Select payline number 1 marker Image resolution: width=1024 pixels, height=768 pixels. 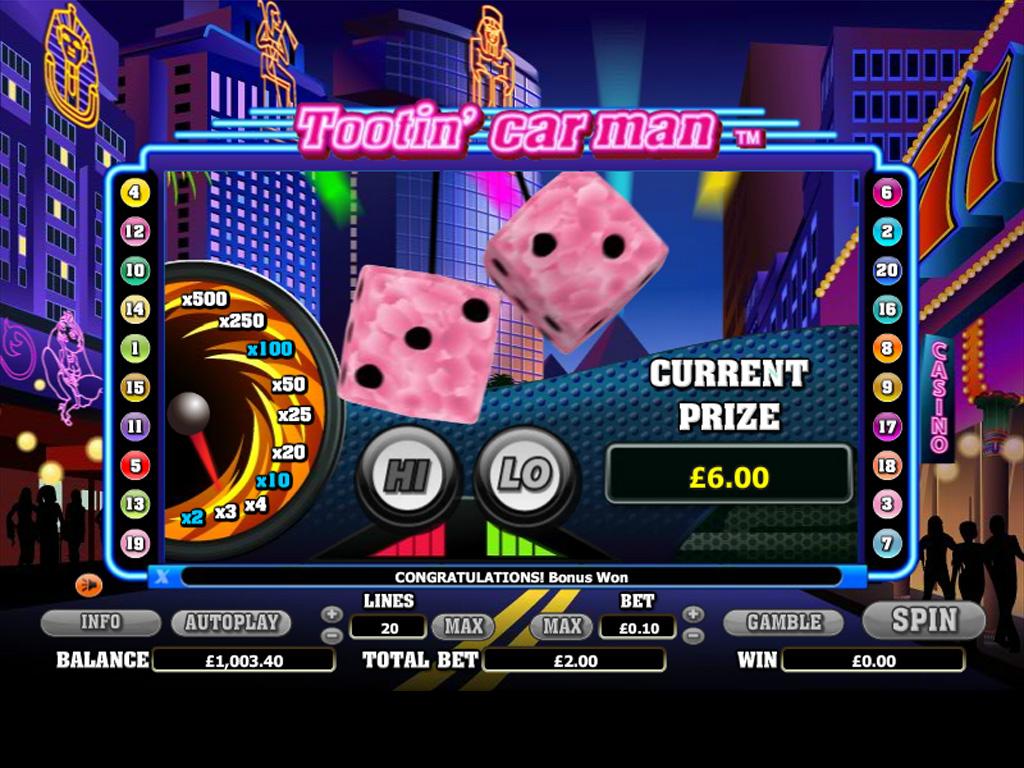[135, 348]
